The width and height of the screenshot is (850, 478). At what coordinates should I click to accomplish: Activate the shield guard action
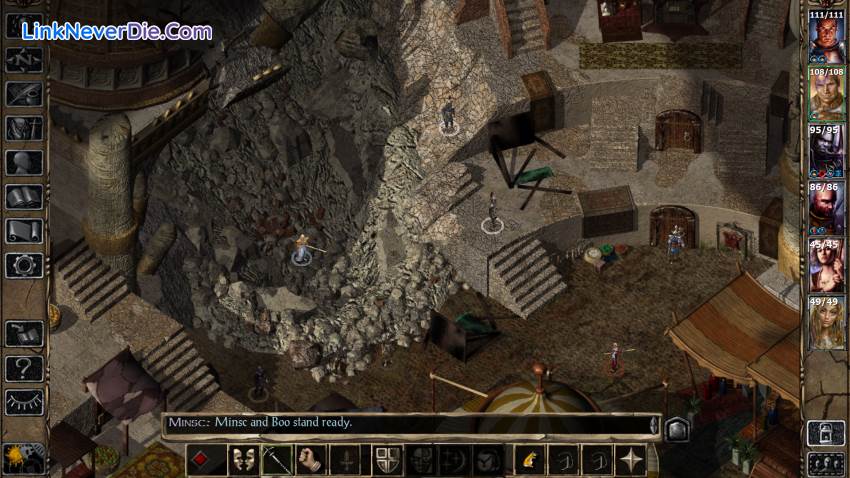[386, 460]
